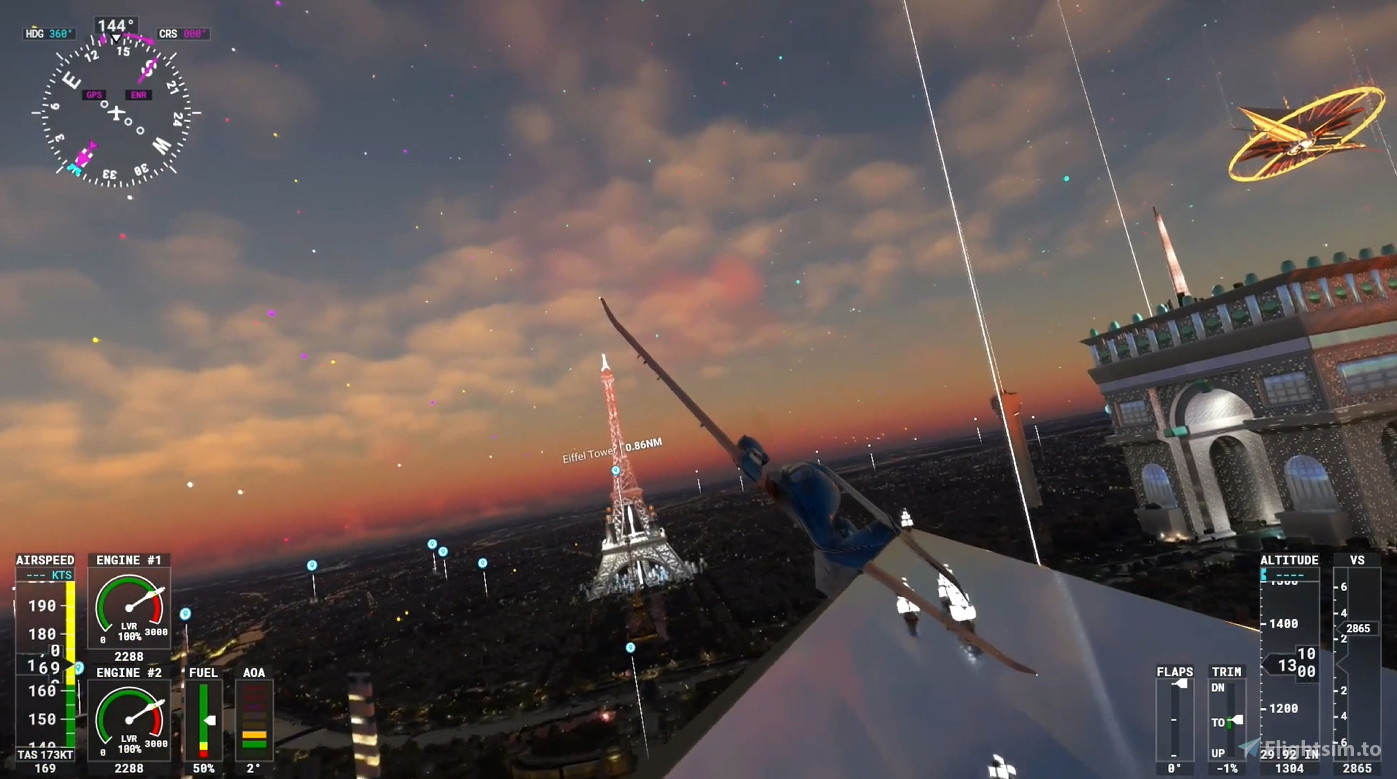Click the GPS source annunciator on the compass
The image size is (1397, 779).
coord(95,94)
